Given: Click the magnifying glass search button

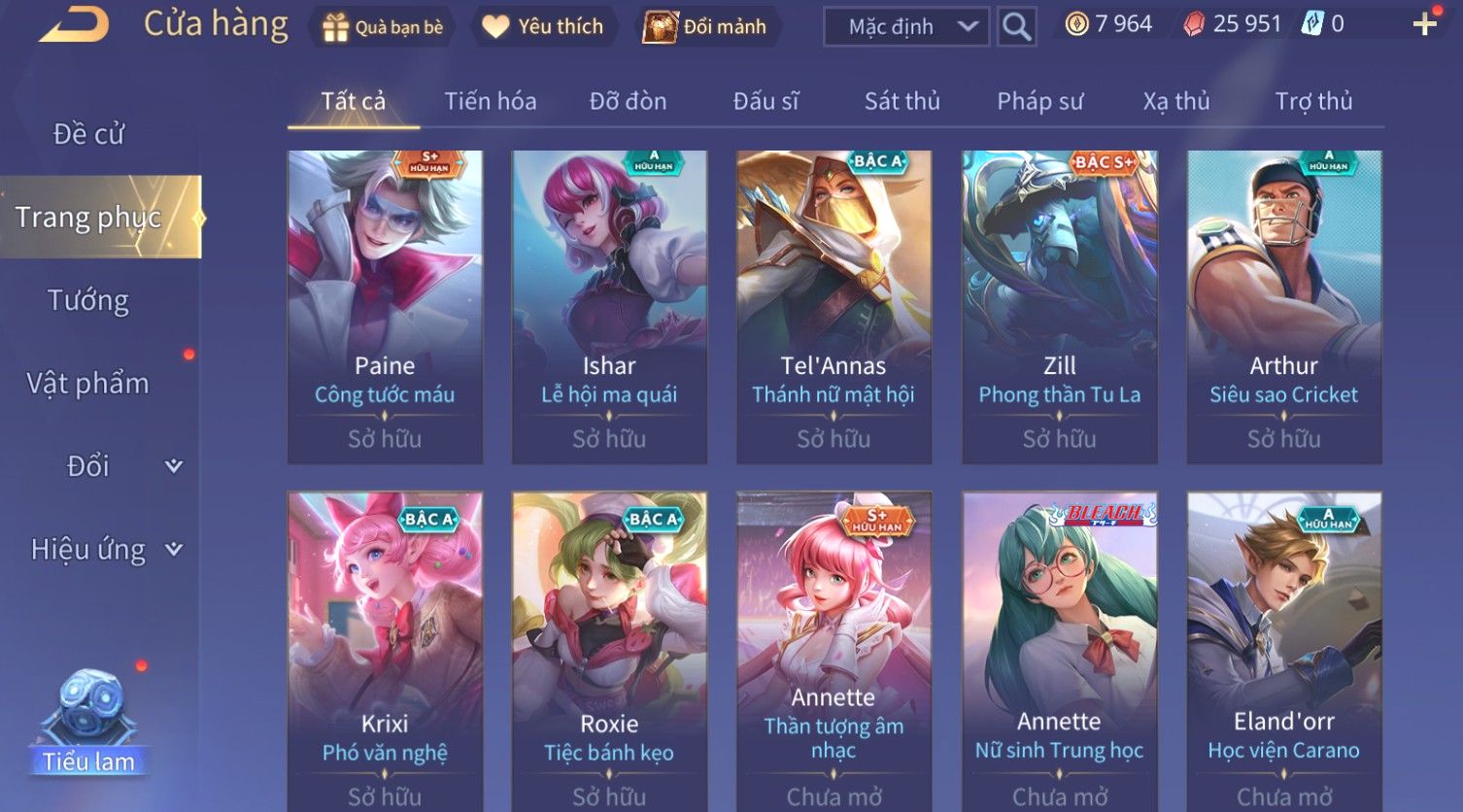Looking at the screenshot, I should [x=1016, y=27].
